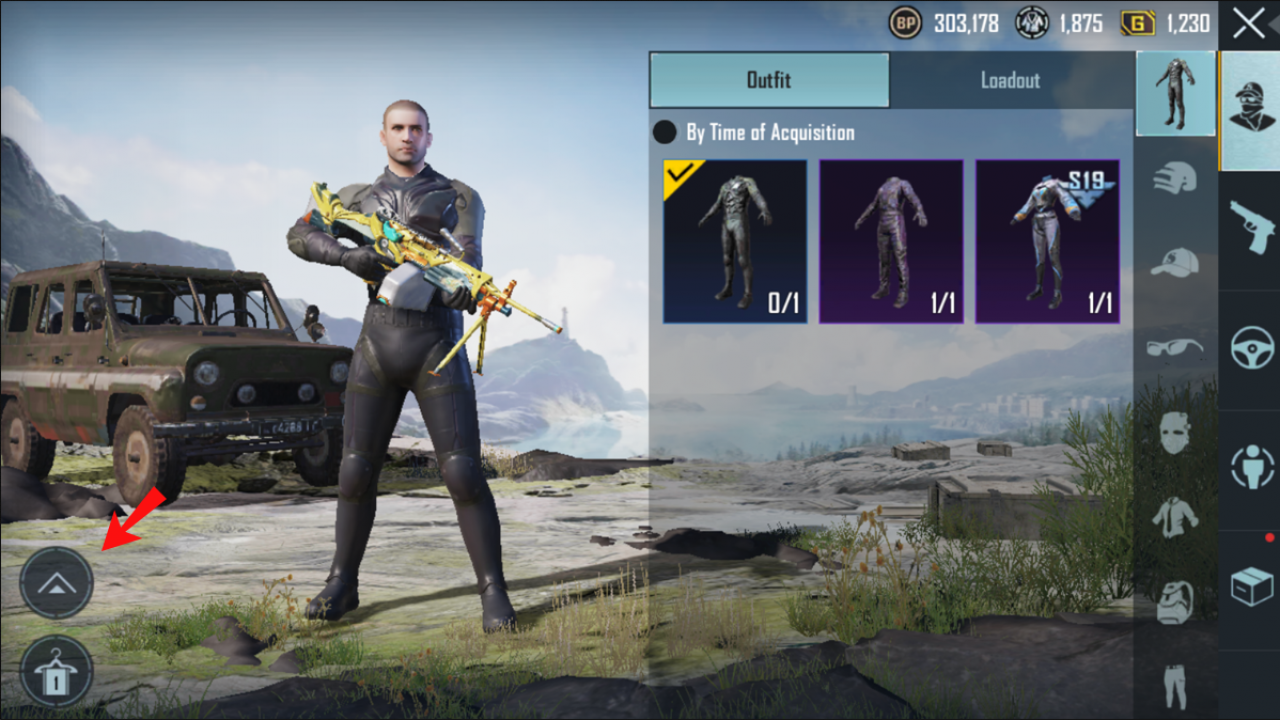Image resolution: width=1280 pixels, height=720 pixels.
Task: Select the eyewear category icon
Action: coord(1176,346)
